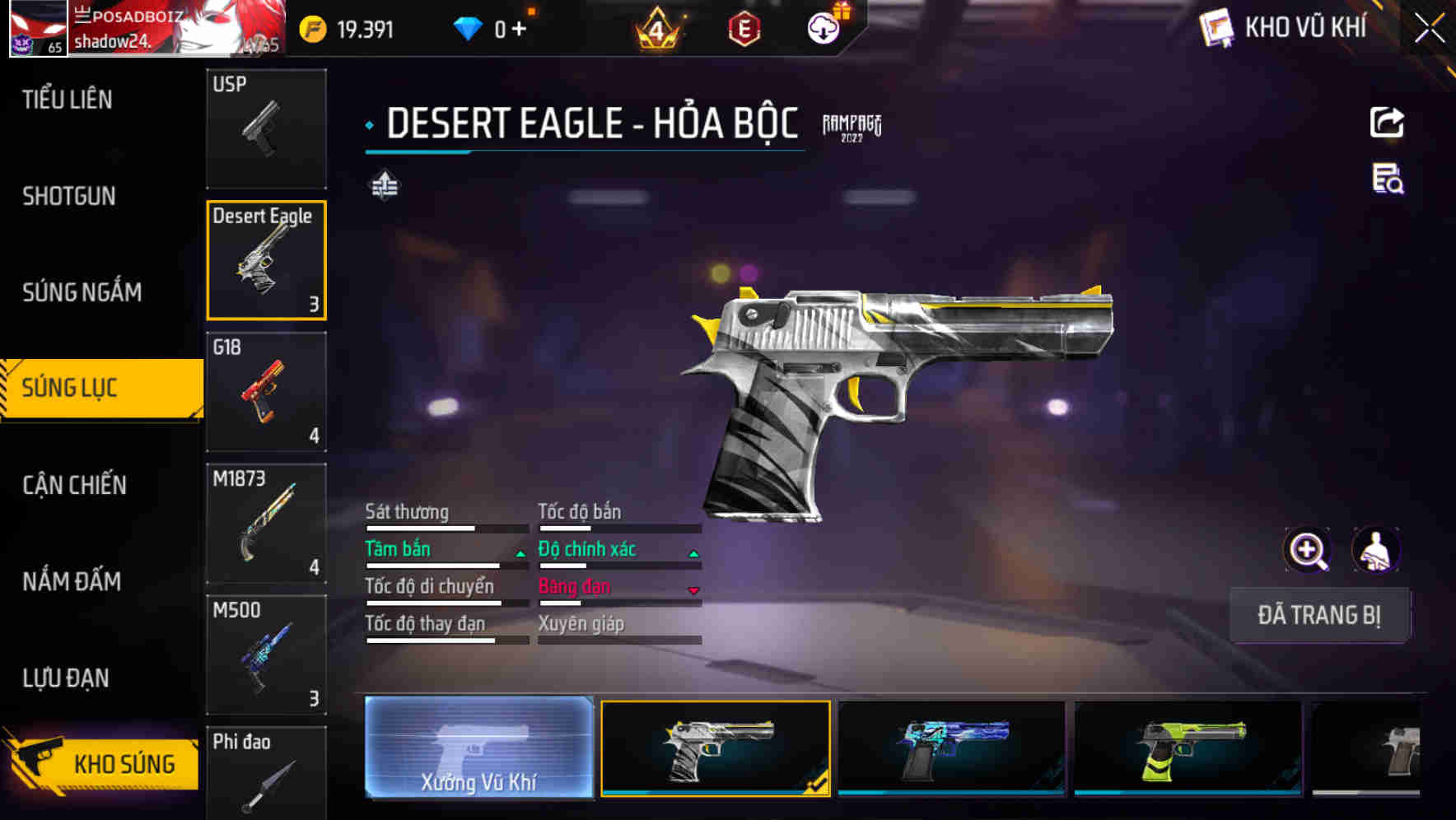This screenshot has width=1456, height=820.
Task: Click the plus to buy diamonds
Action: pos(521,27)
